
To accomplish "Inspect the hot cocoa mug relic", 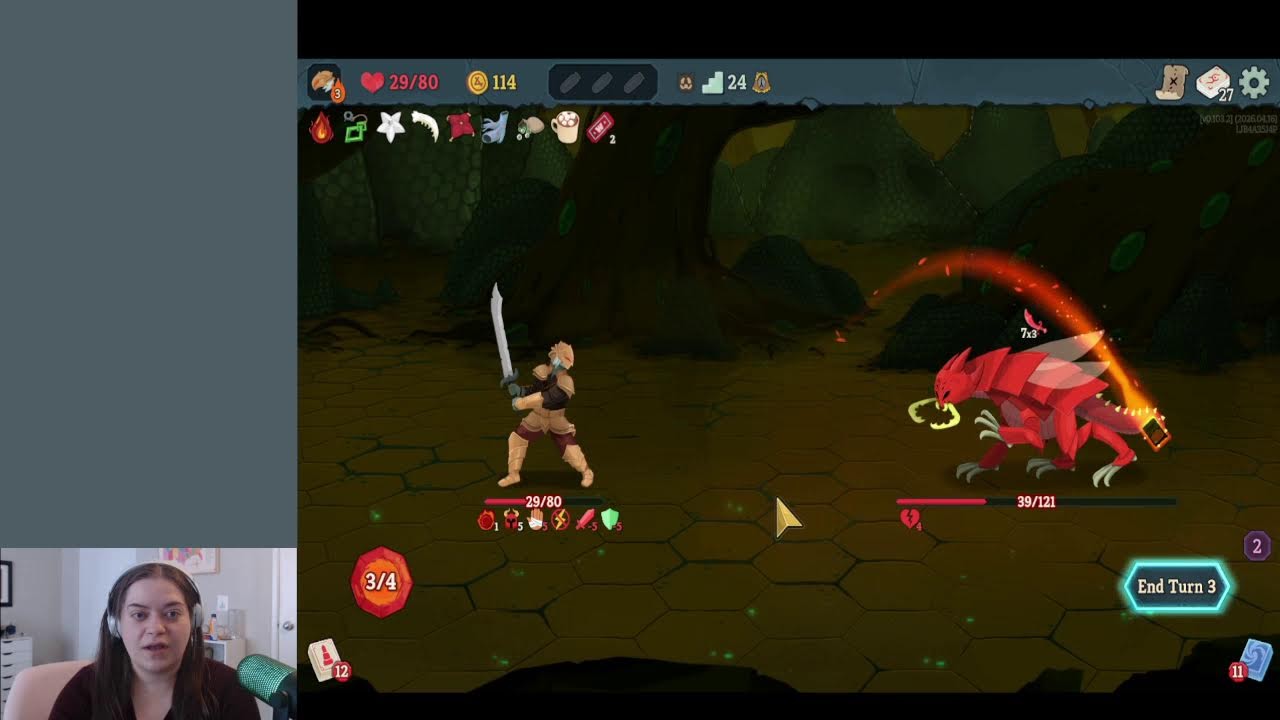I will click(565, 127).
